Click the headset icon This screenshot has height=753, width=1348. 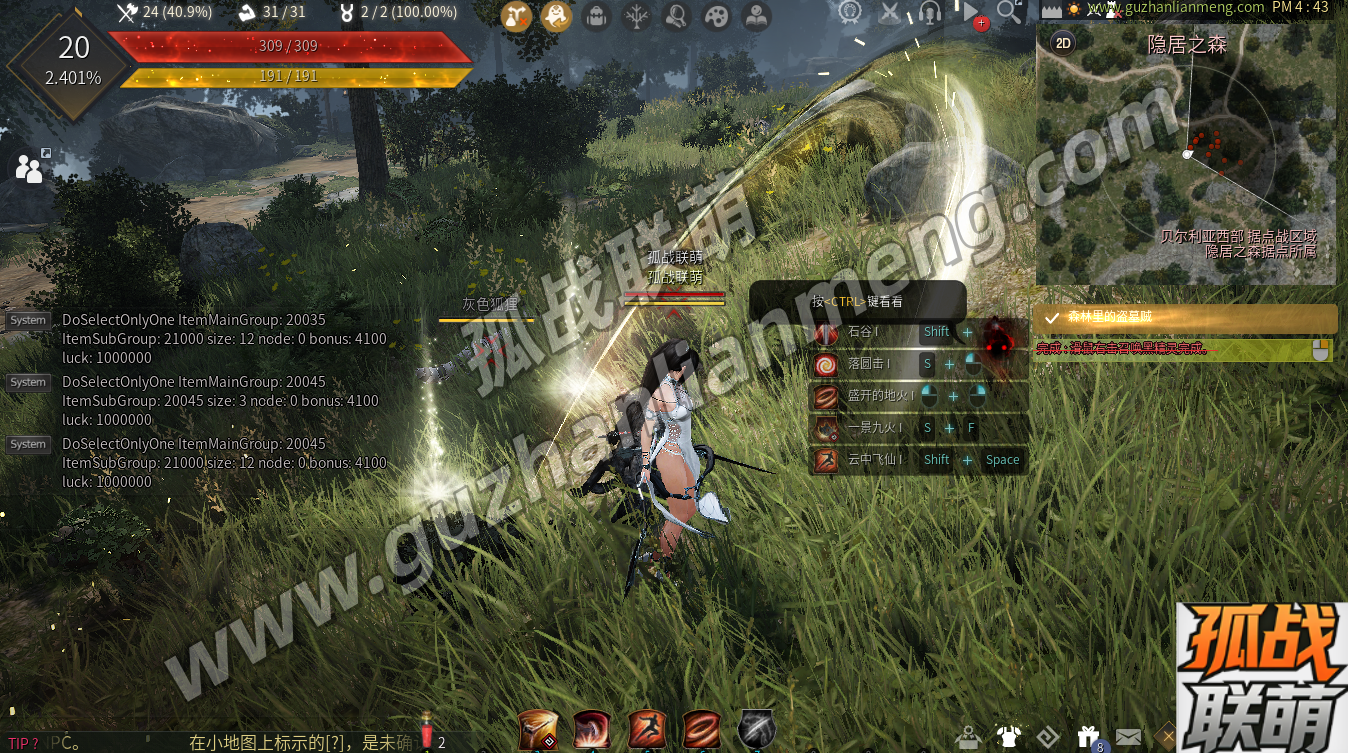click(930, 13)
